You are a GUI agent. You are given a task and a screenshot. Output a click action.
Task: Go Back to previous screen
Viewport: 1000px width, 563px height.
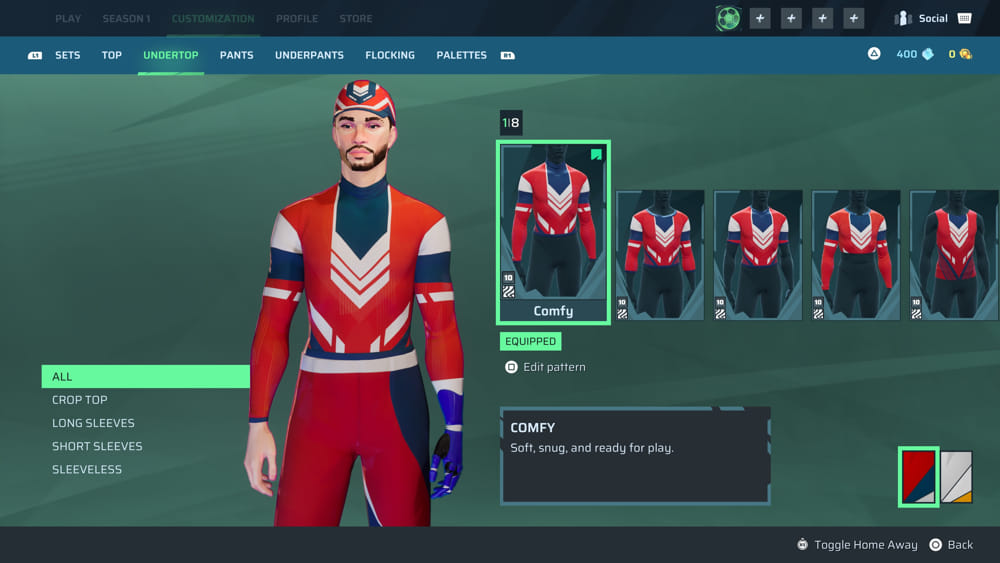point(959,545)
